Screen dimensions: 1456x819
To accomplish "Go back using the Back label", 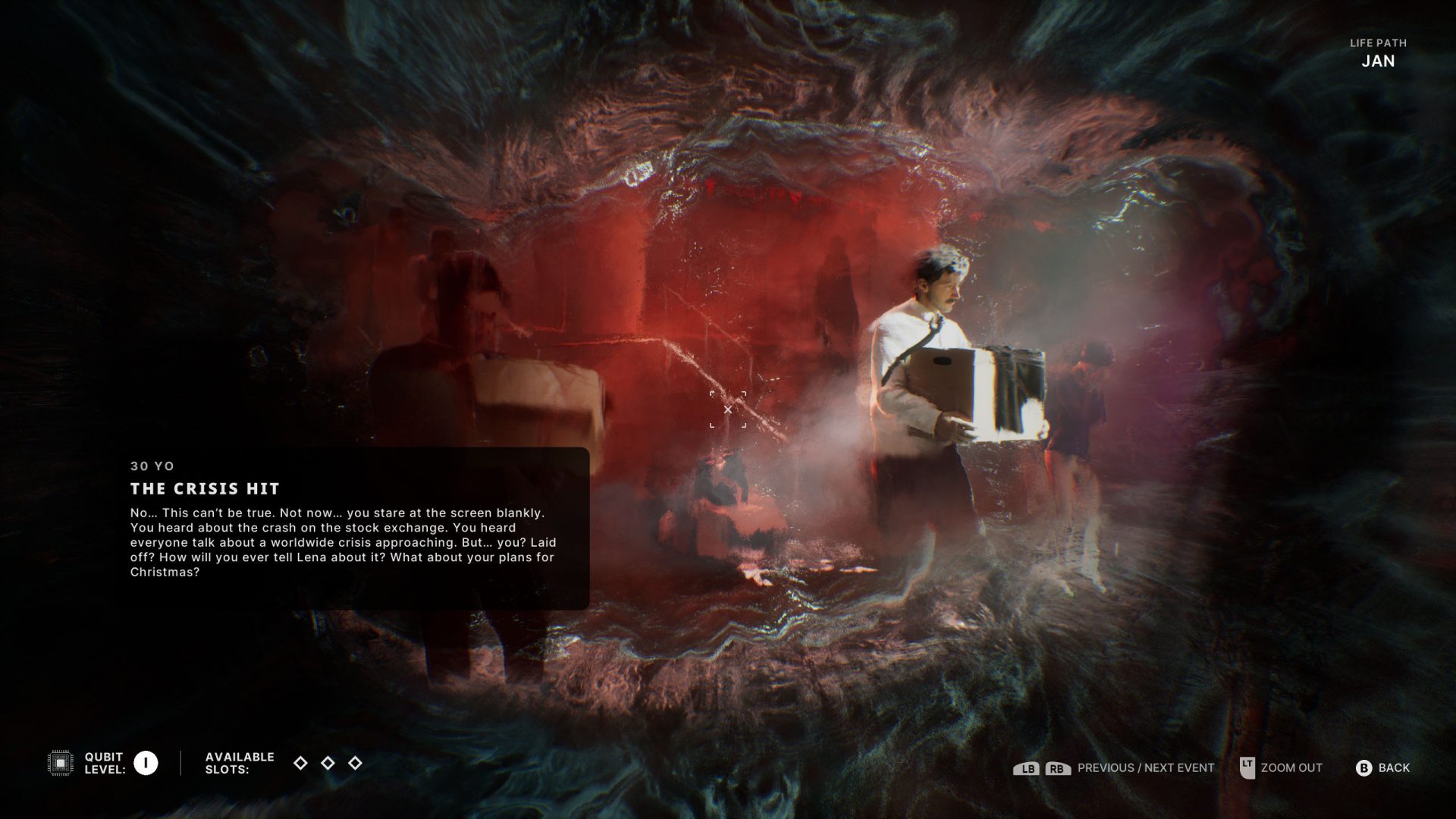I will click(1393, 768).
